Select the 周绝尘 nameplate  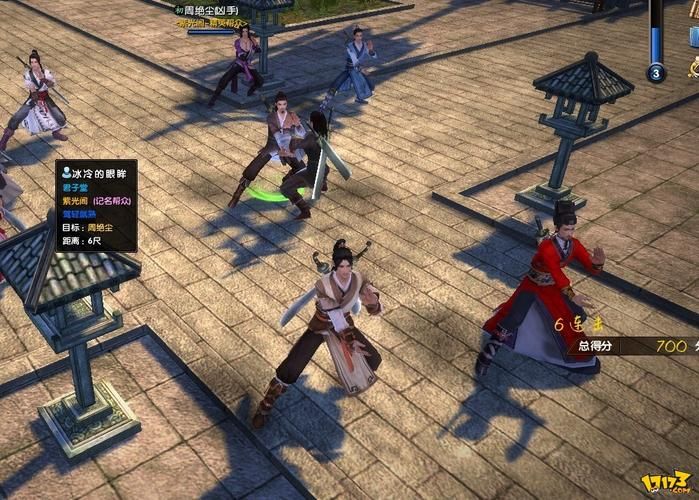coord(213,10)
